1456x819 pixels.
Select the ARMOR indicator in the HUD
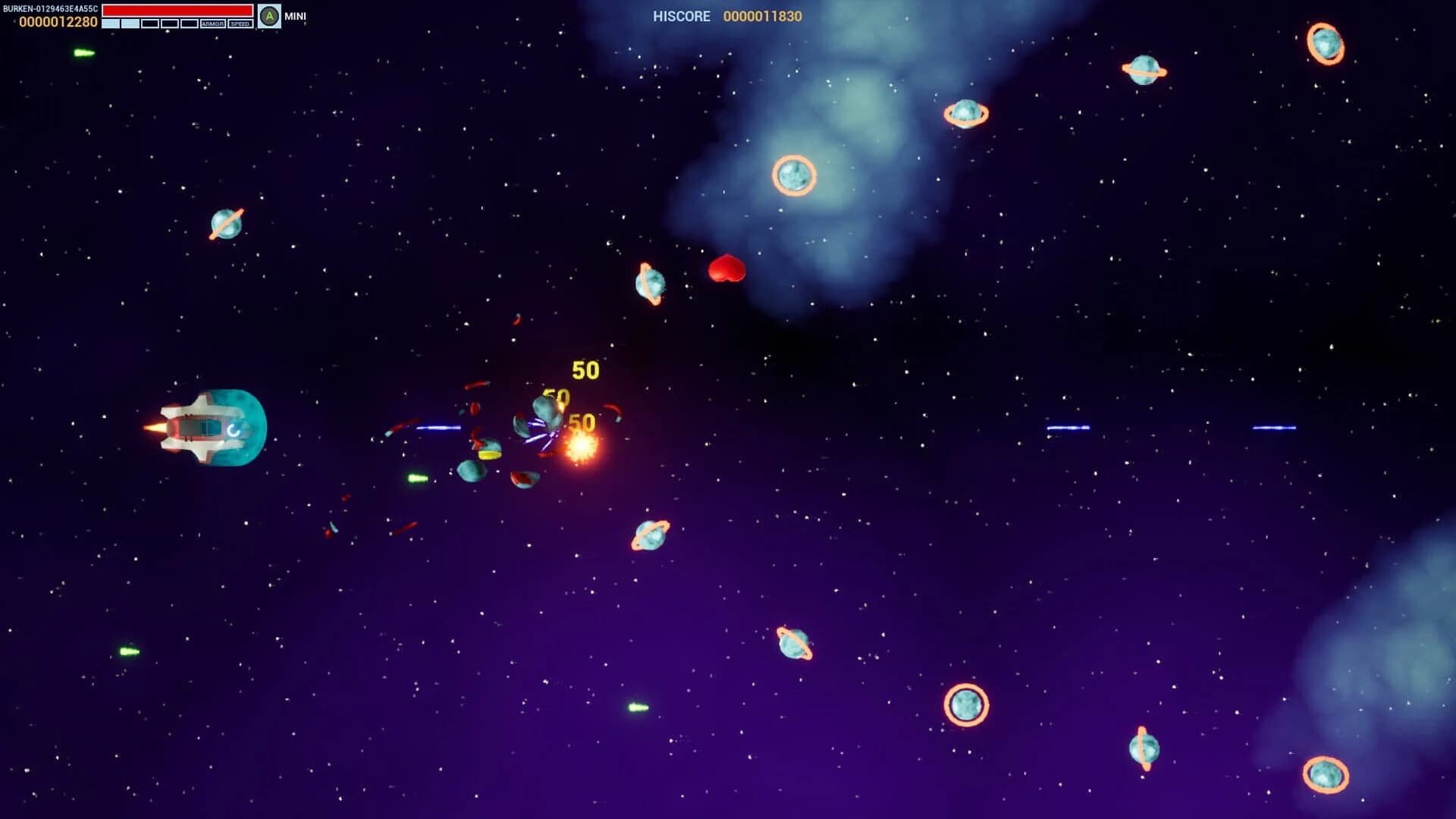[213, 23]
